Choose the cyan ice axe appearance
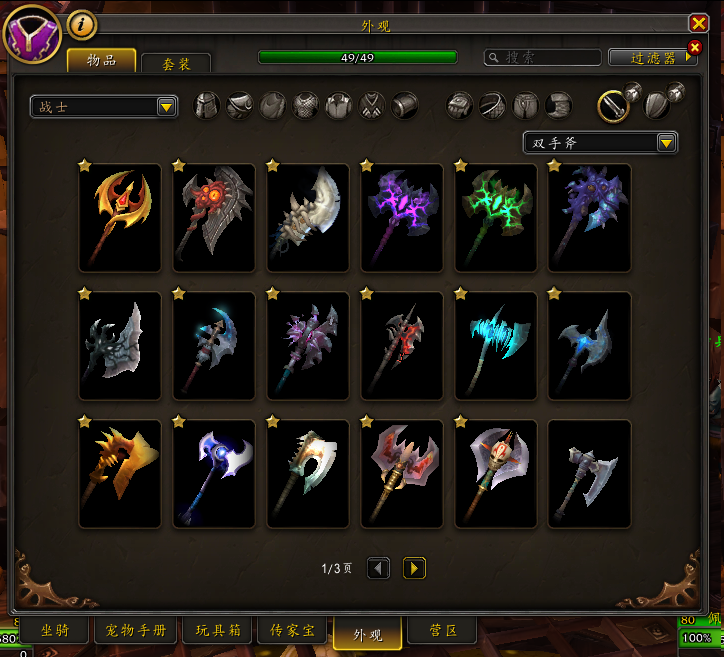Screen dimensions: 724x657 pos(496,345)
